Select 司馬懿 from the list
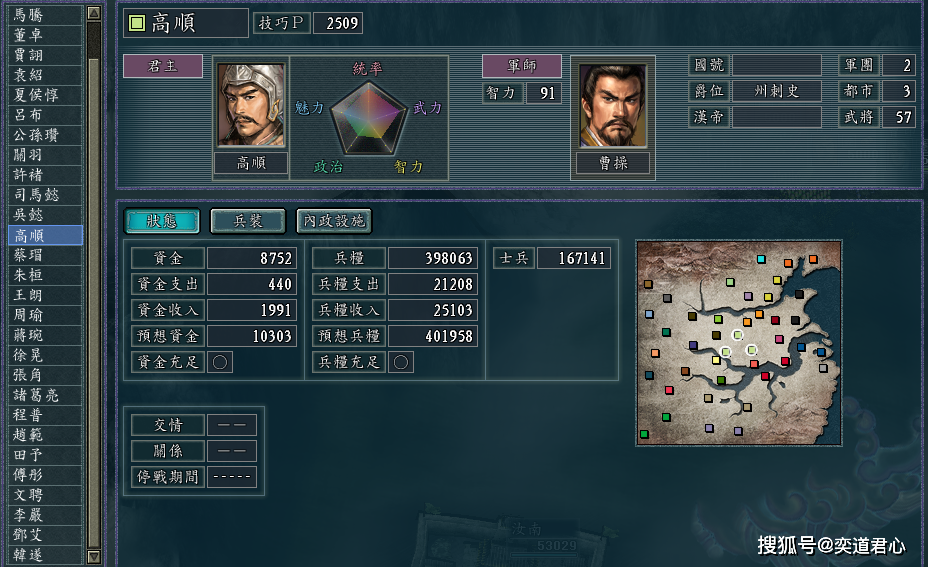 click(x=41, y=195)
